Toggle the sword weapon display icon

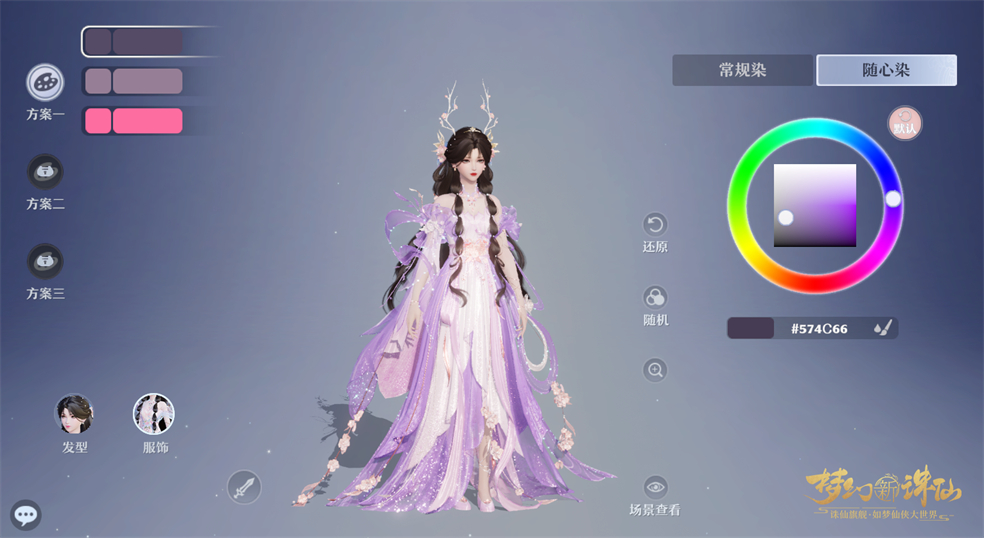click(x=244, y=487)
